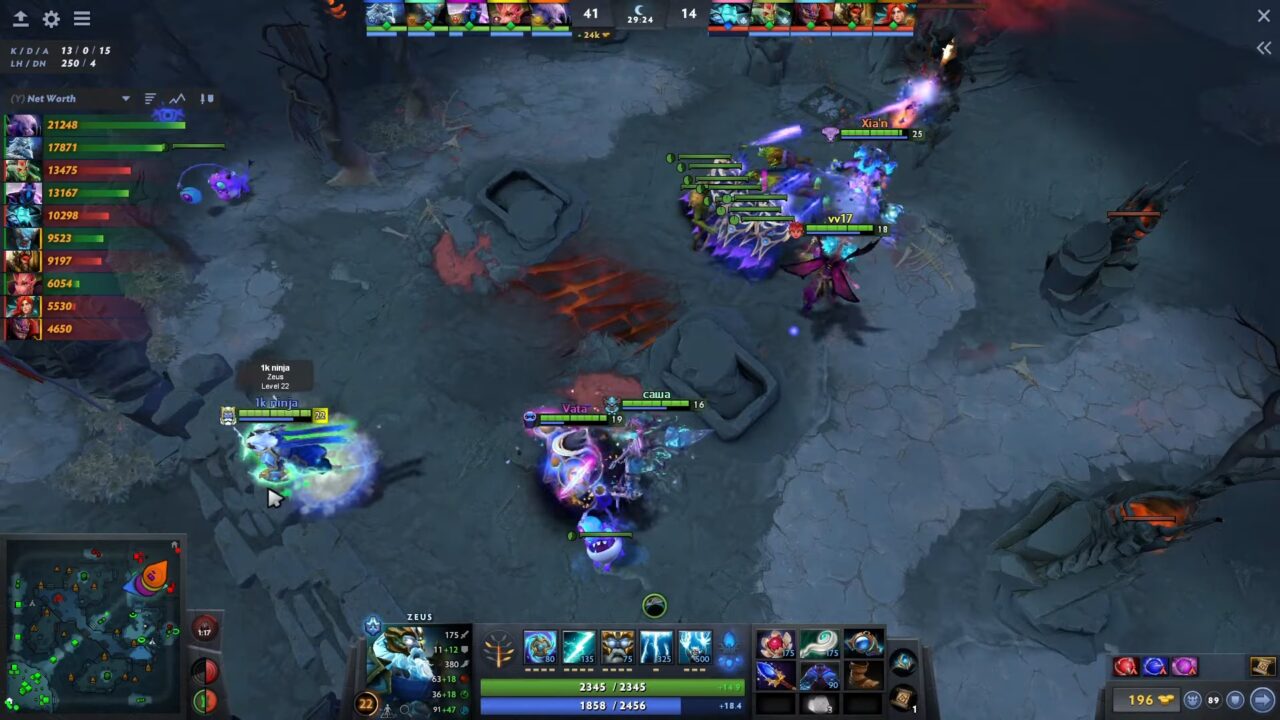Image resolution: width=1280 pixels, height=720 pixels.
Task: Collapse the side panel with the top-right chevron
Action: [1262, 47]
